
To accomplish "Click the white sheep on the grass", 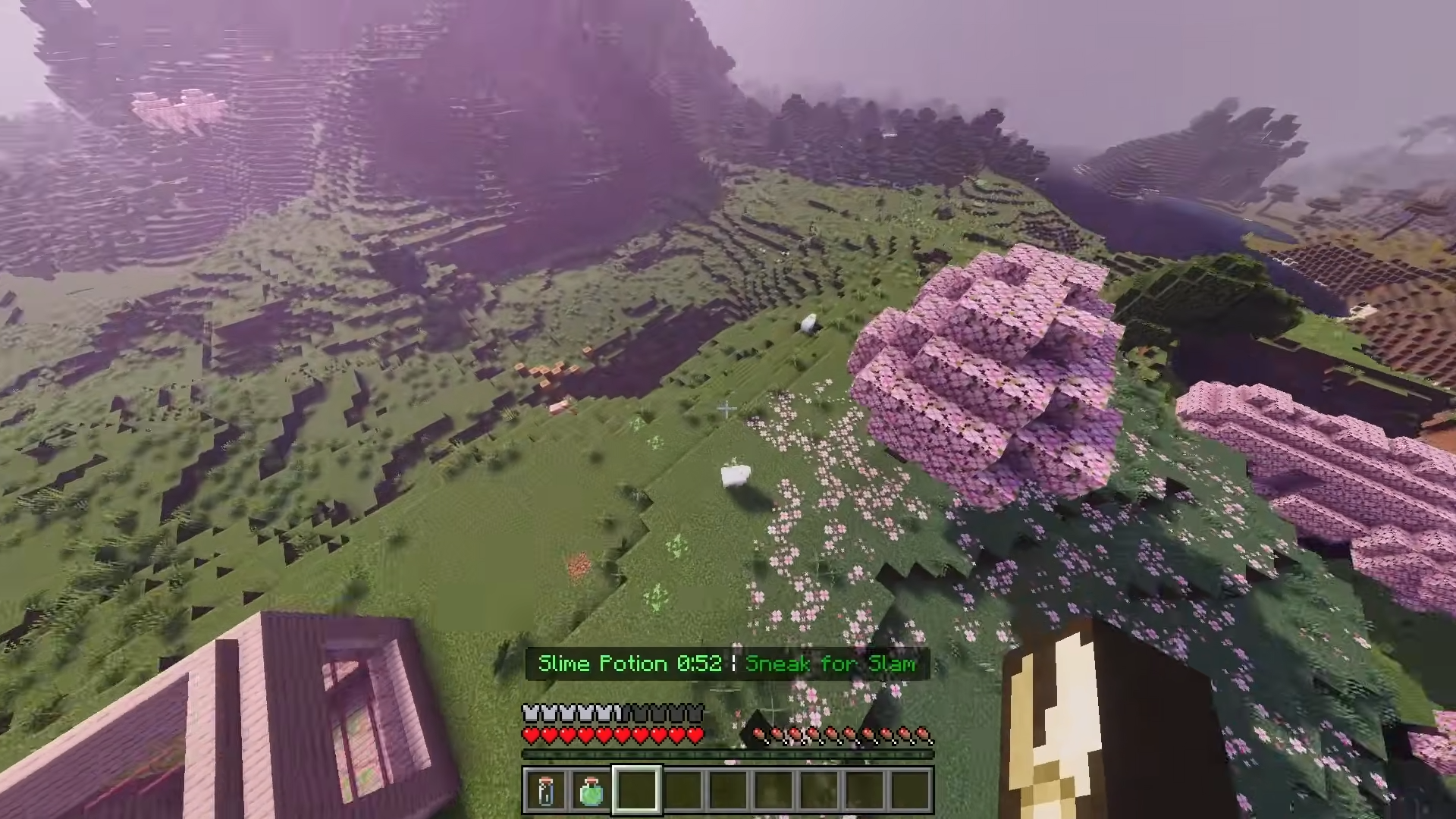I will click(x=735, y=474).
